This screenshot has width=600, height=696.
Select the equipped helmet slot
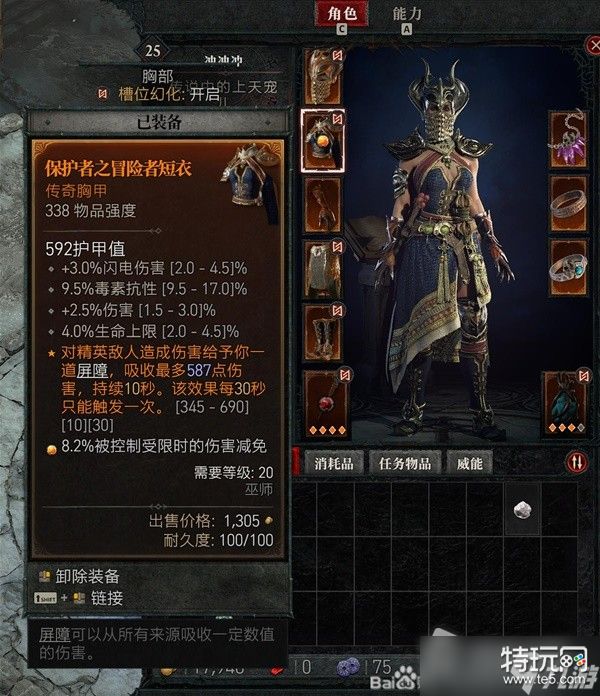pyautogui.click(x=323, y=74)
